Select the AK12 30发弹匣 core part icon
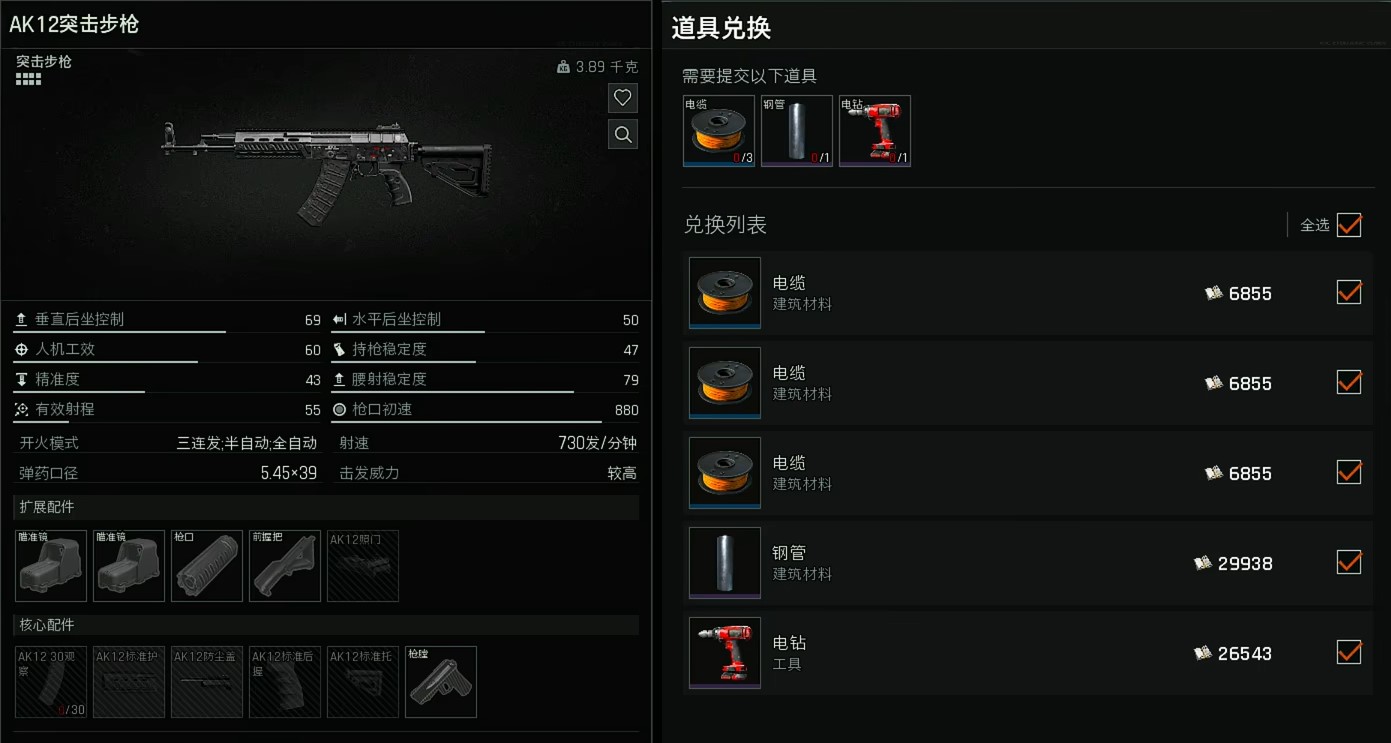This screenshot has height=743, width=1391. point(50,682)
